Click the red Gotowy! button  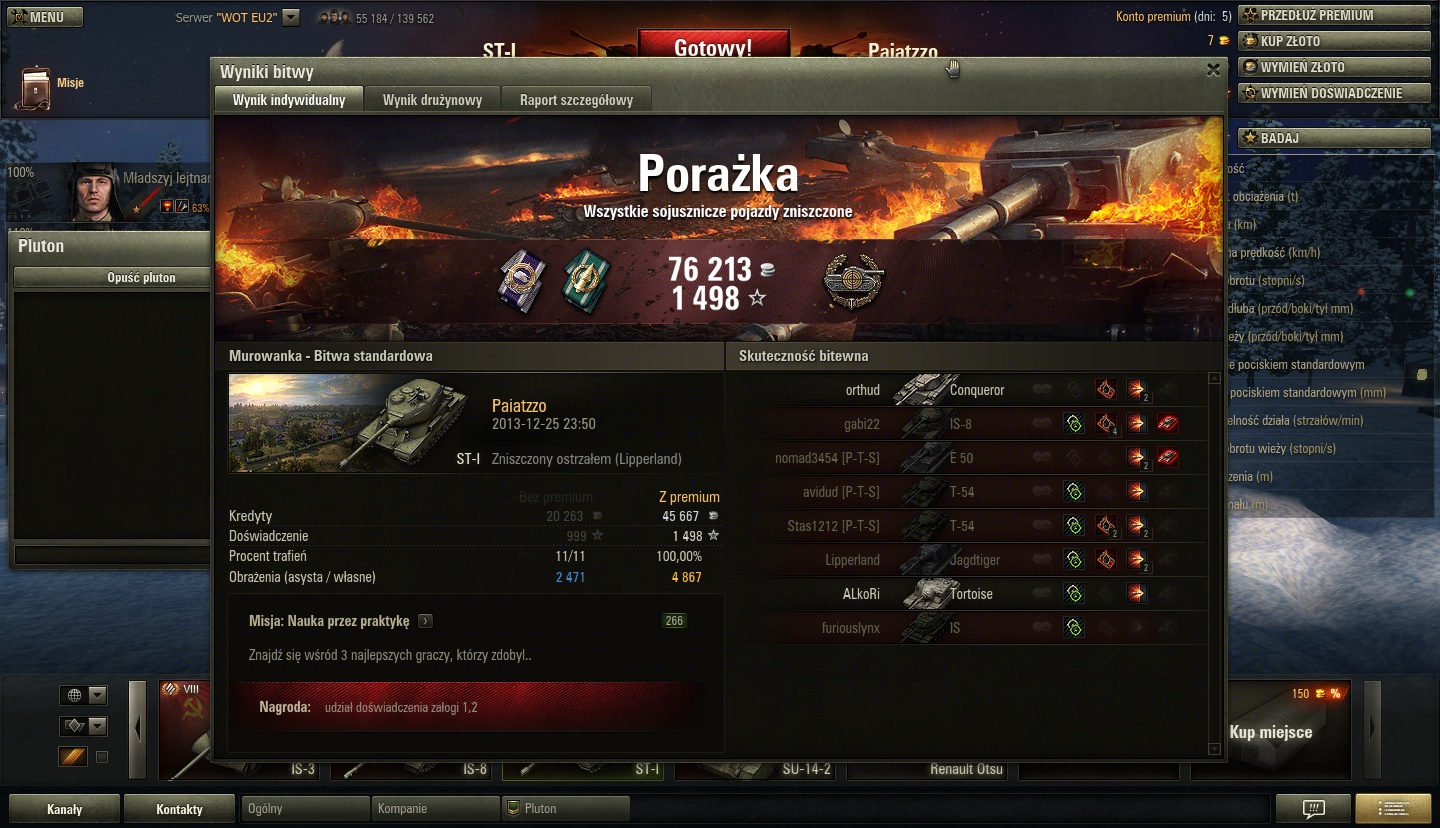tap(713, 47)
